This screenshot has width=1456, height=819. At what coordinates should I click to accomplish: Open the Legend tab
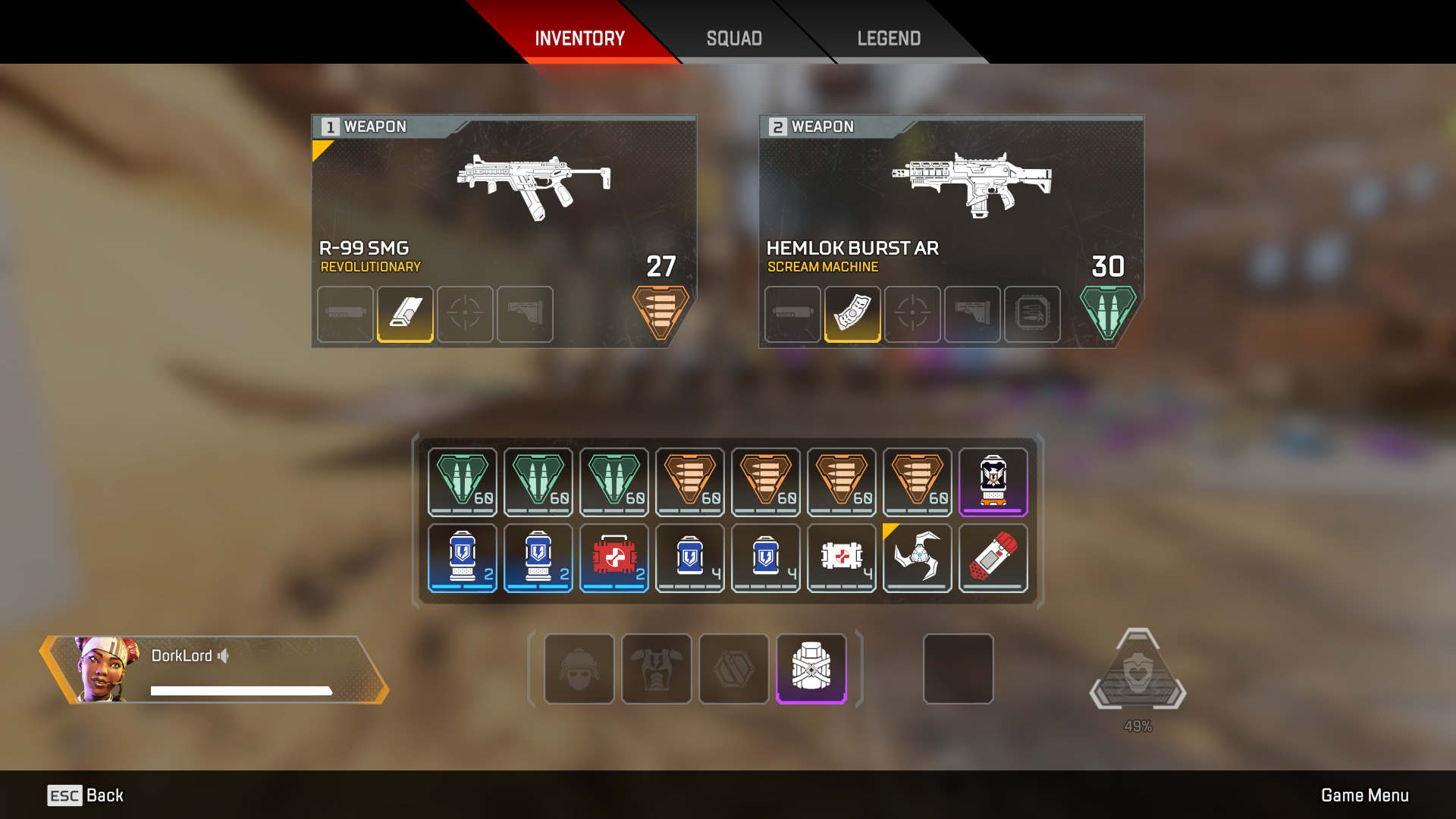point(888,38)
